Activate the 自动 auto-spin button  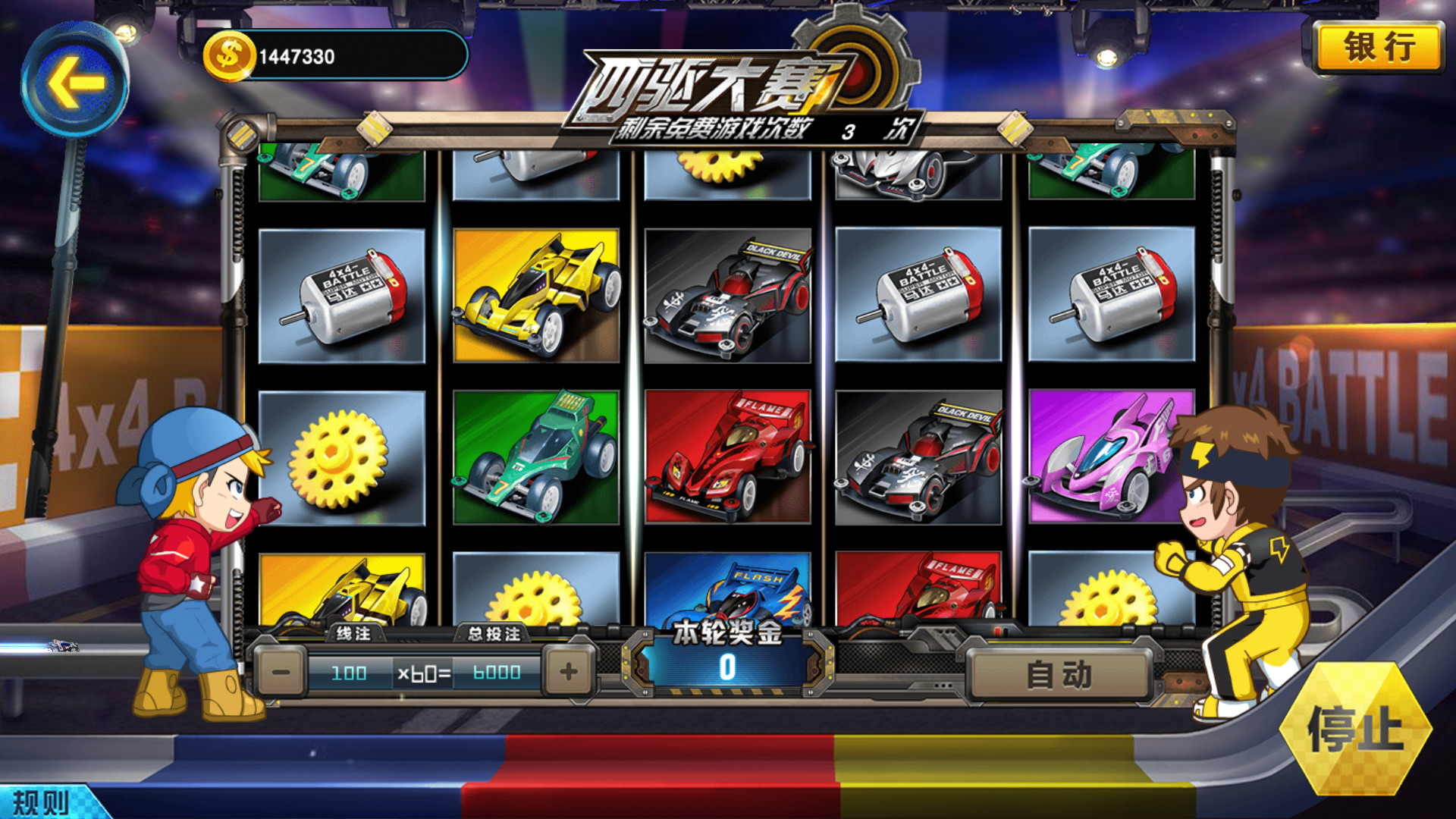coord(1059,674)
